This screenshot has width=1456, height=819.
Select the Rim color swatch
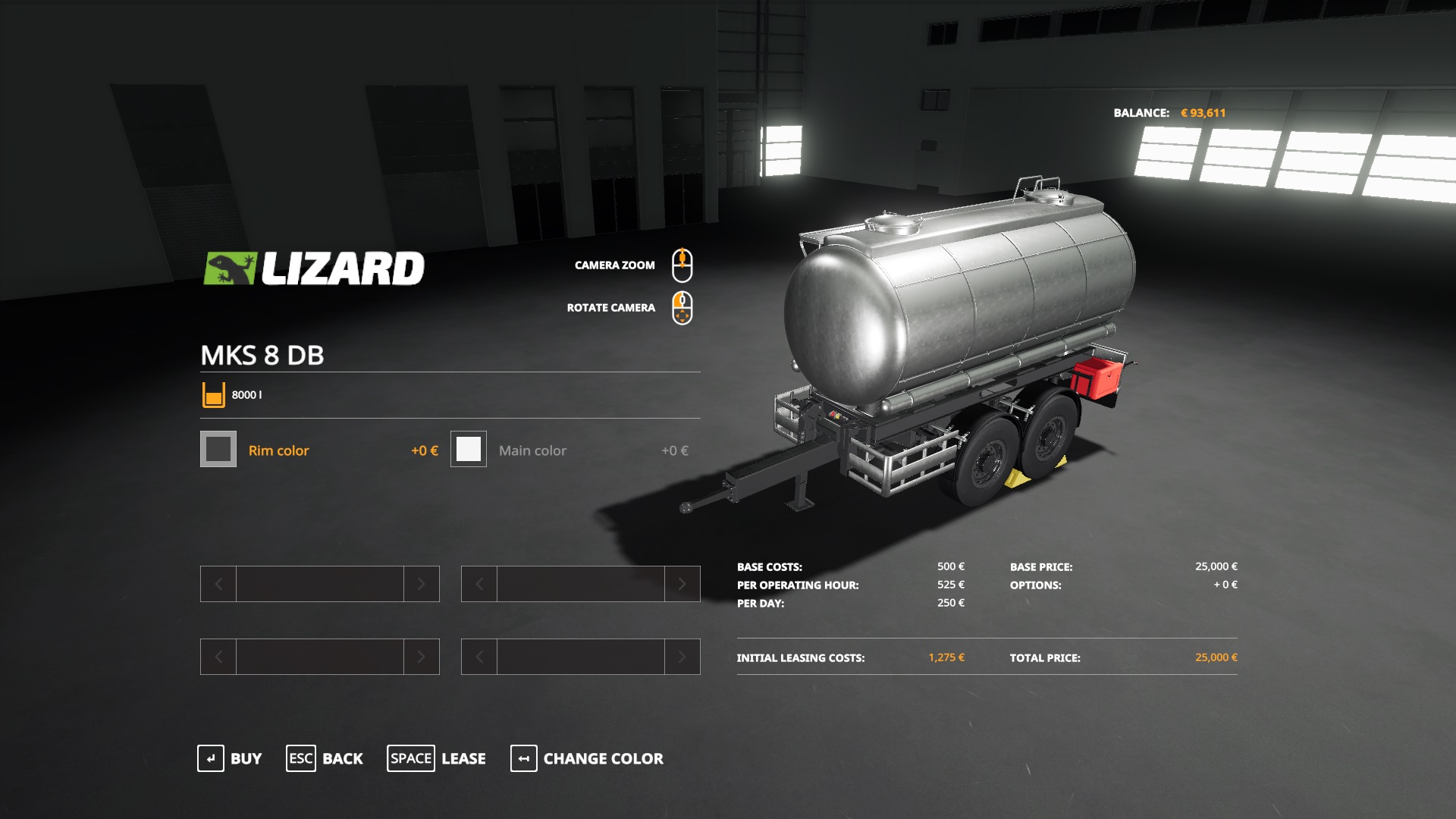[218, 450]
